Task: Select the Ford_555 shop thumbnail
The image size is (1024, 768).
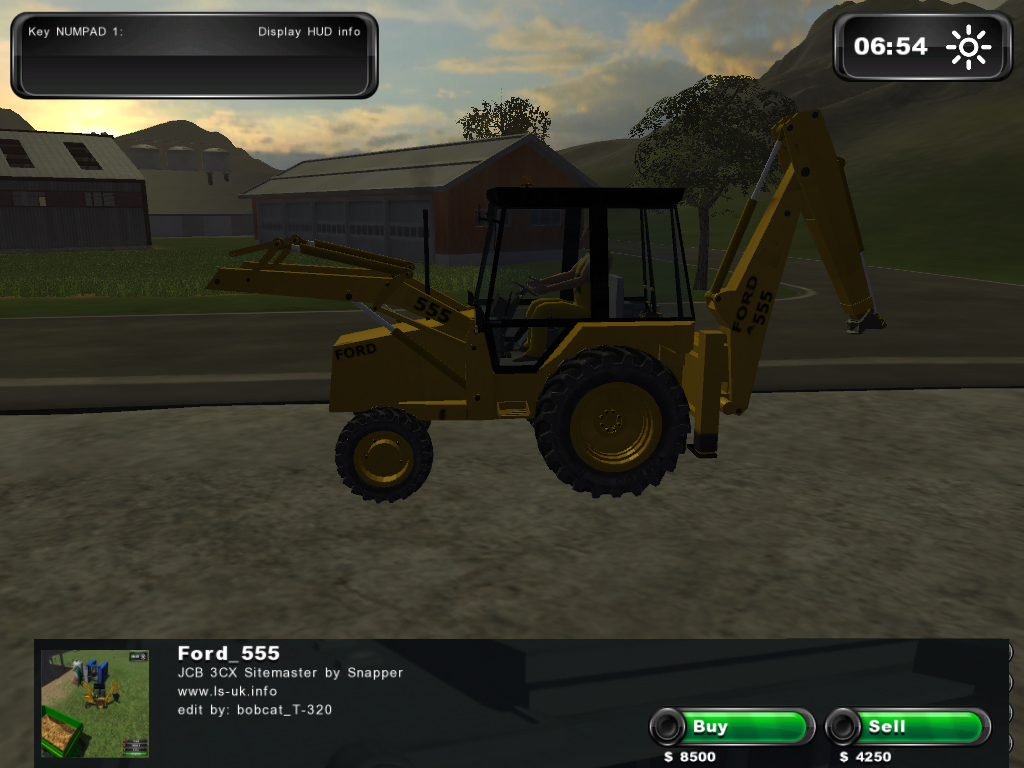Action: click(x=95, y=703)
